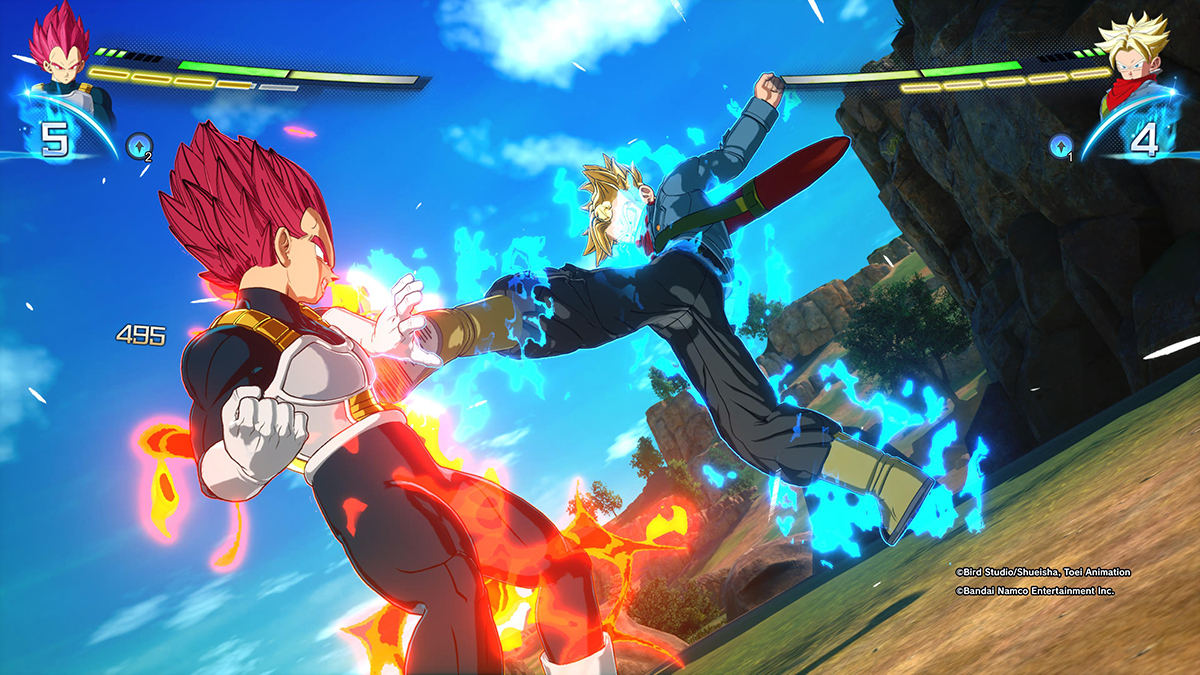Click the right player's green arrow skill icon
This screenshot has height=675, width=1200.
pos(1060,148)
